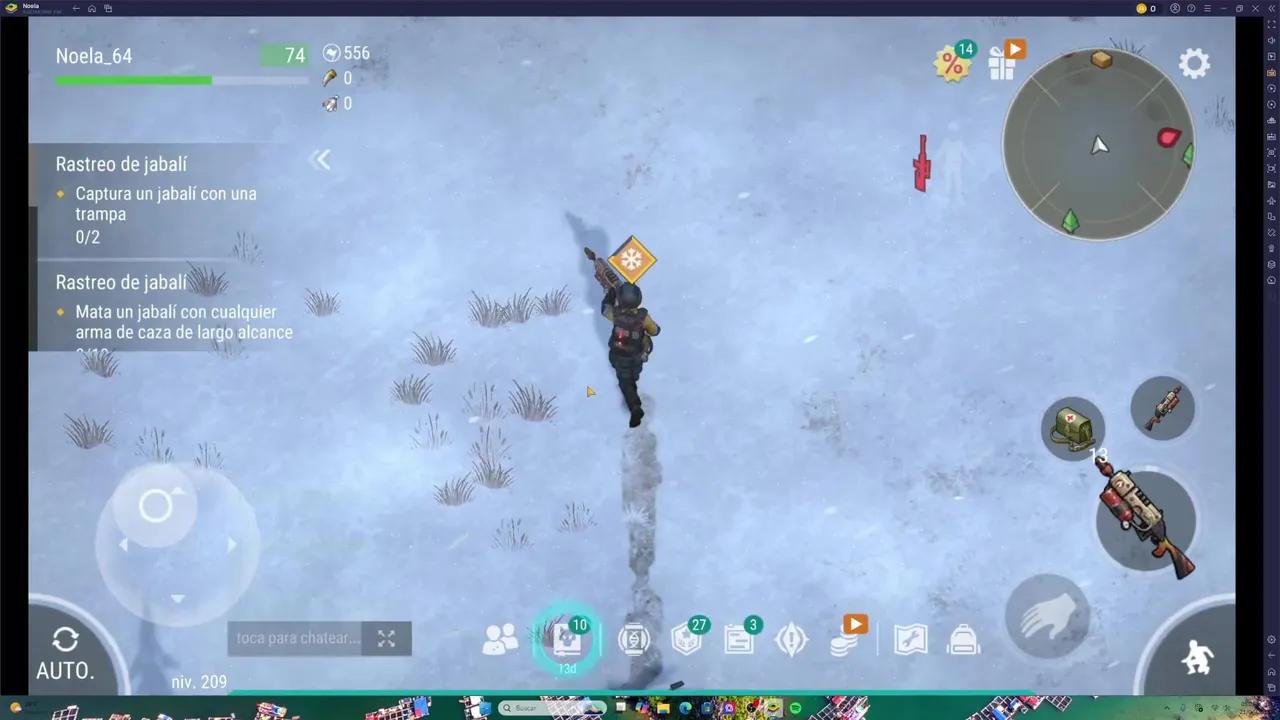
Task: Open the backpack inventory
Action: (x=962, y=639)
